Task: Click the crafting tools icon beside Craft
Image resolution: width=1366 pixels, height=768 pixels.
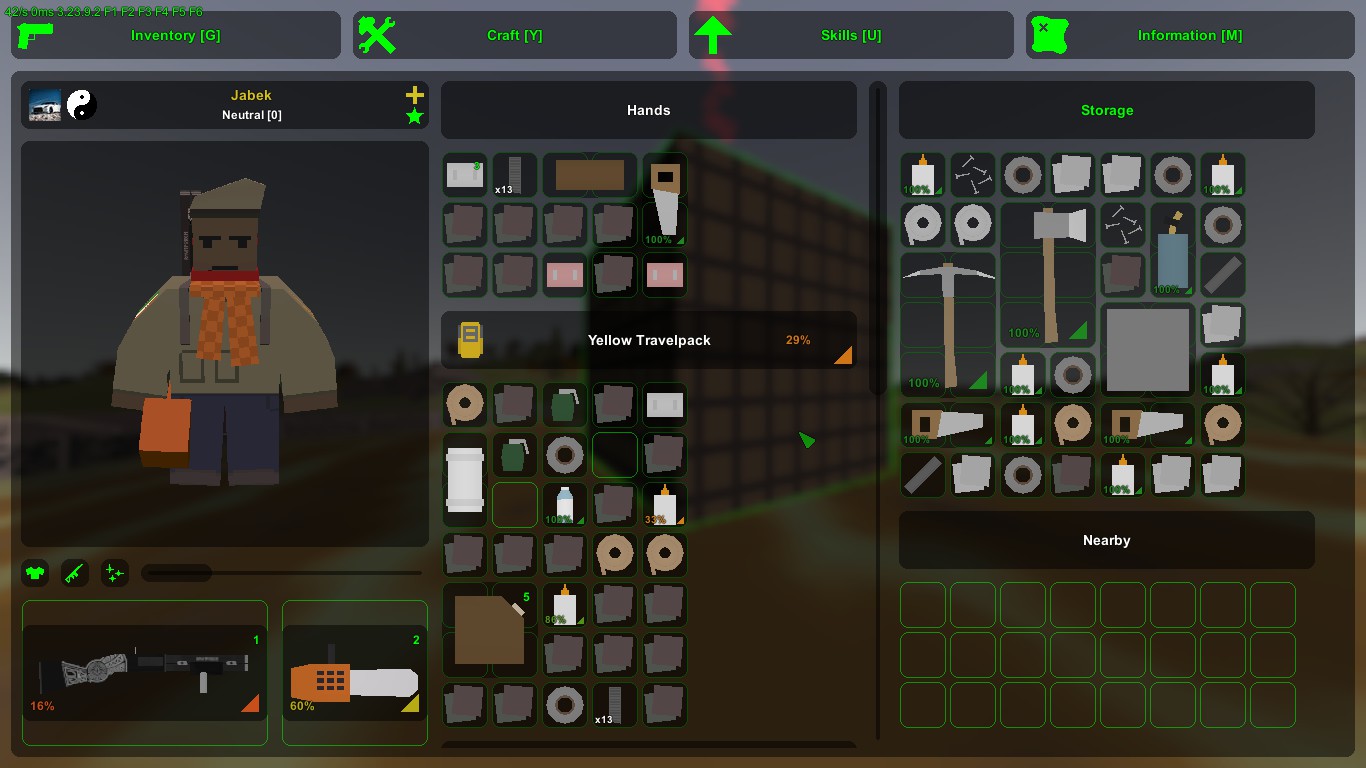Action: [375, 35]
